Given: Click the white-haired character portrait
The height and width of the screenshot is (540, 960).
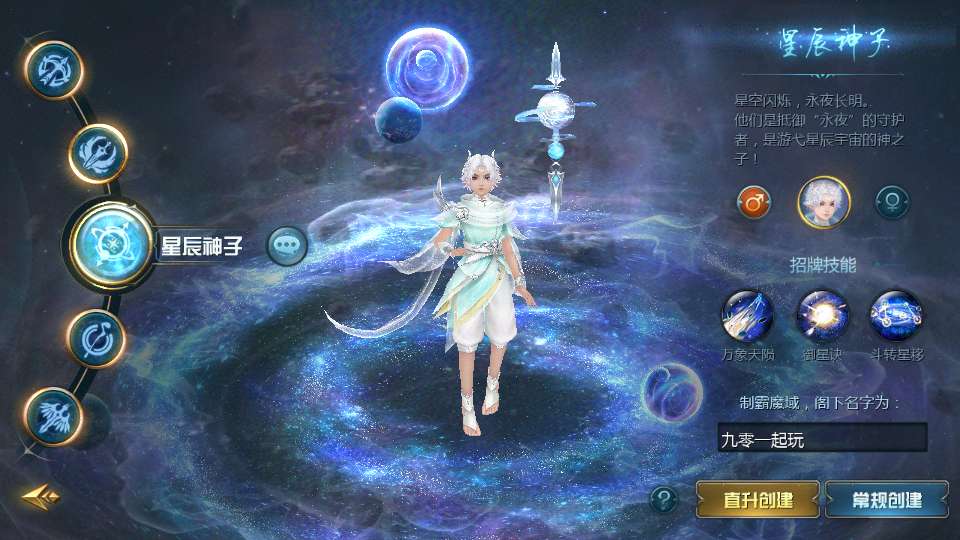Looking at the screenshot, I should tap(823, 201).
